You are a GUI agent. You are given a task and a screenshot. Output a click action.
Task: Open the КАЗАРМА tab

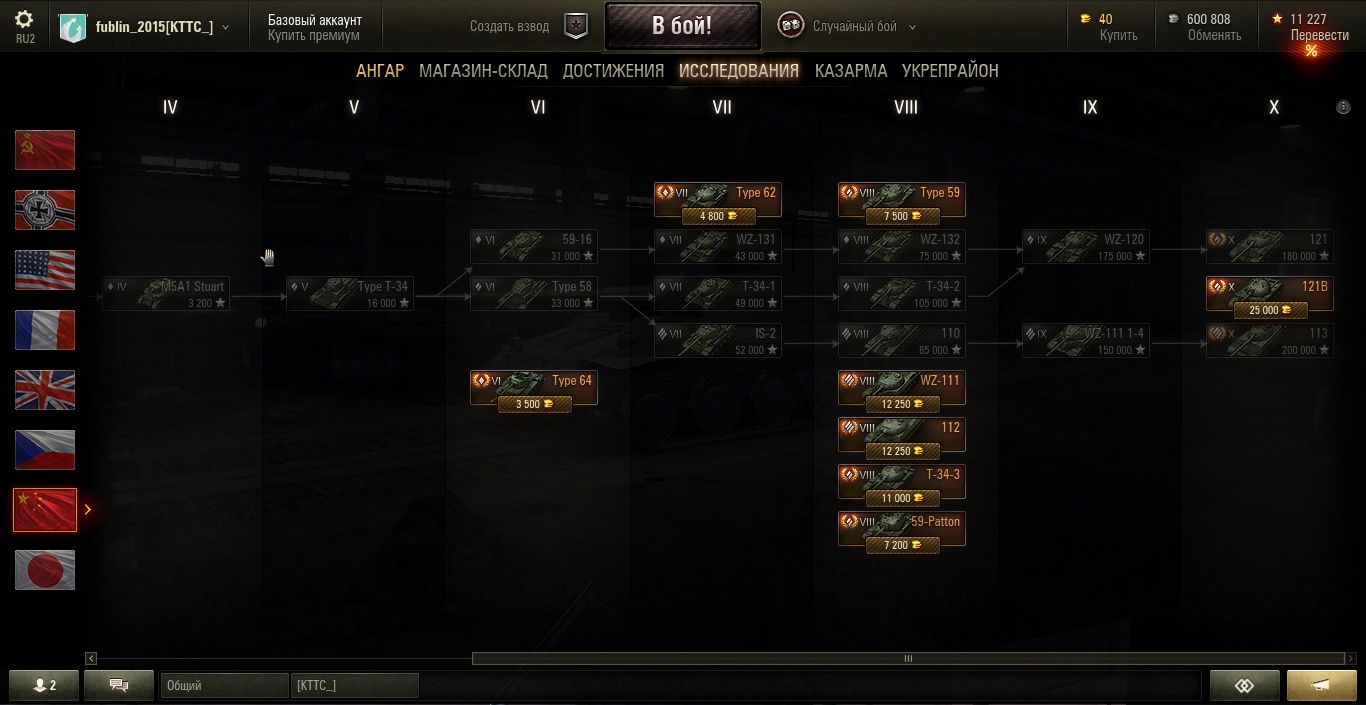[x=851, y=71]
